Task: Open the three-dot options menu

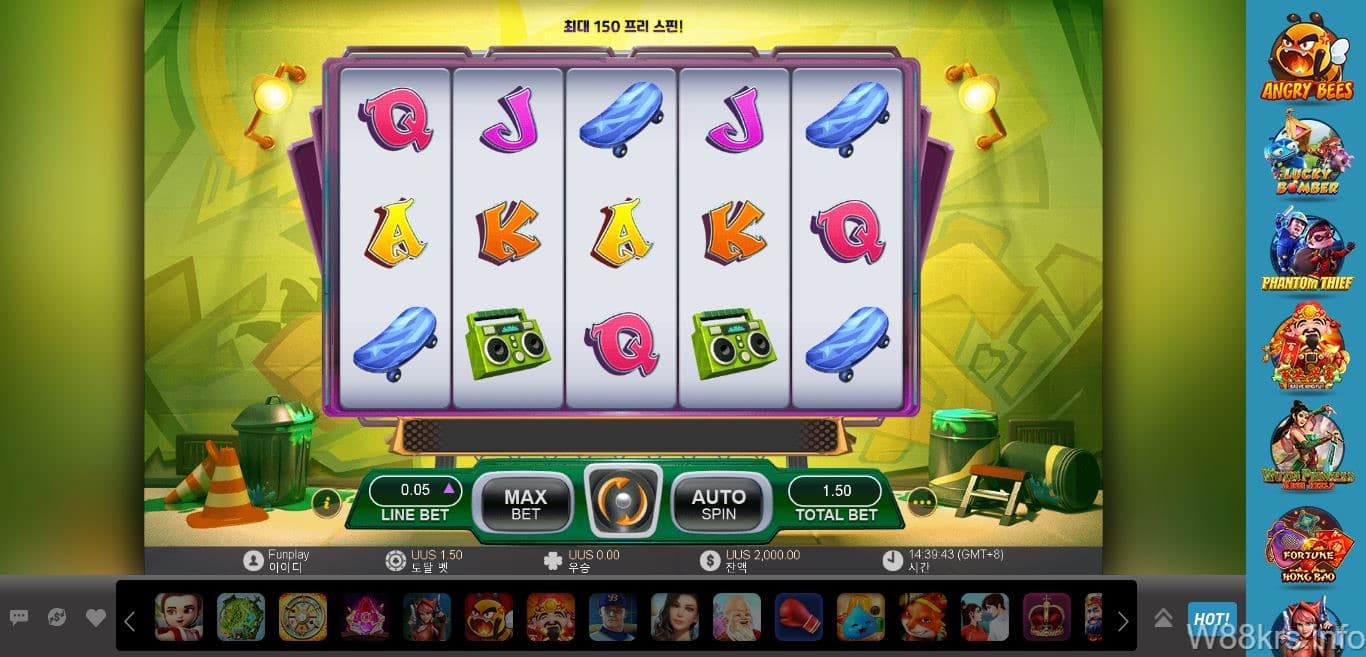Action: click(x=921, y=502)
